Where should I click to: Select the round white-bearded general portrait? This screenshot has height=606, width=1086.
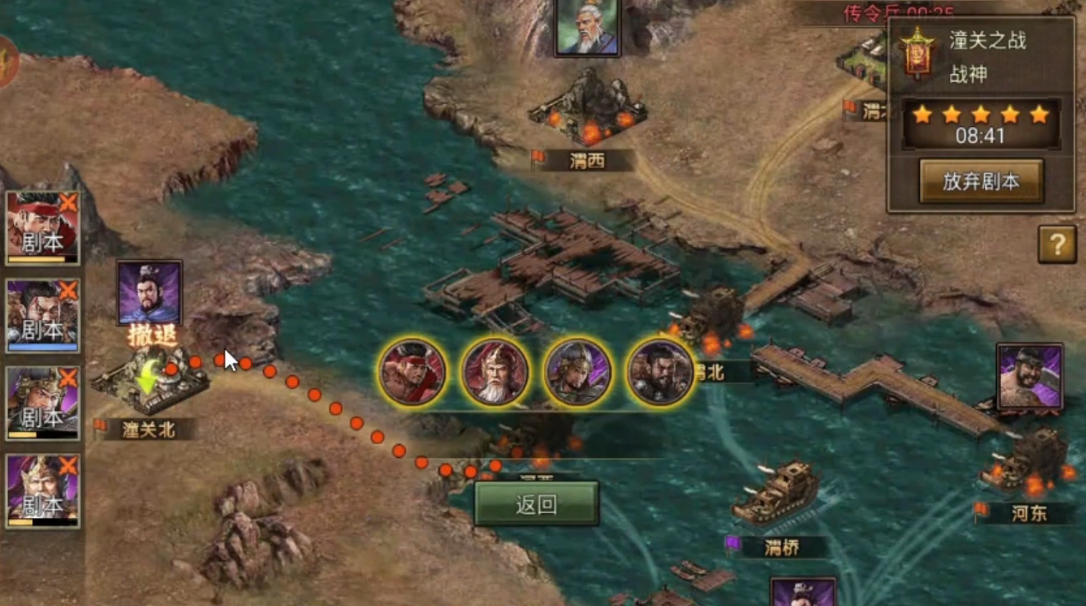point(495,372)
